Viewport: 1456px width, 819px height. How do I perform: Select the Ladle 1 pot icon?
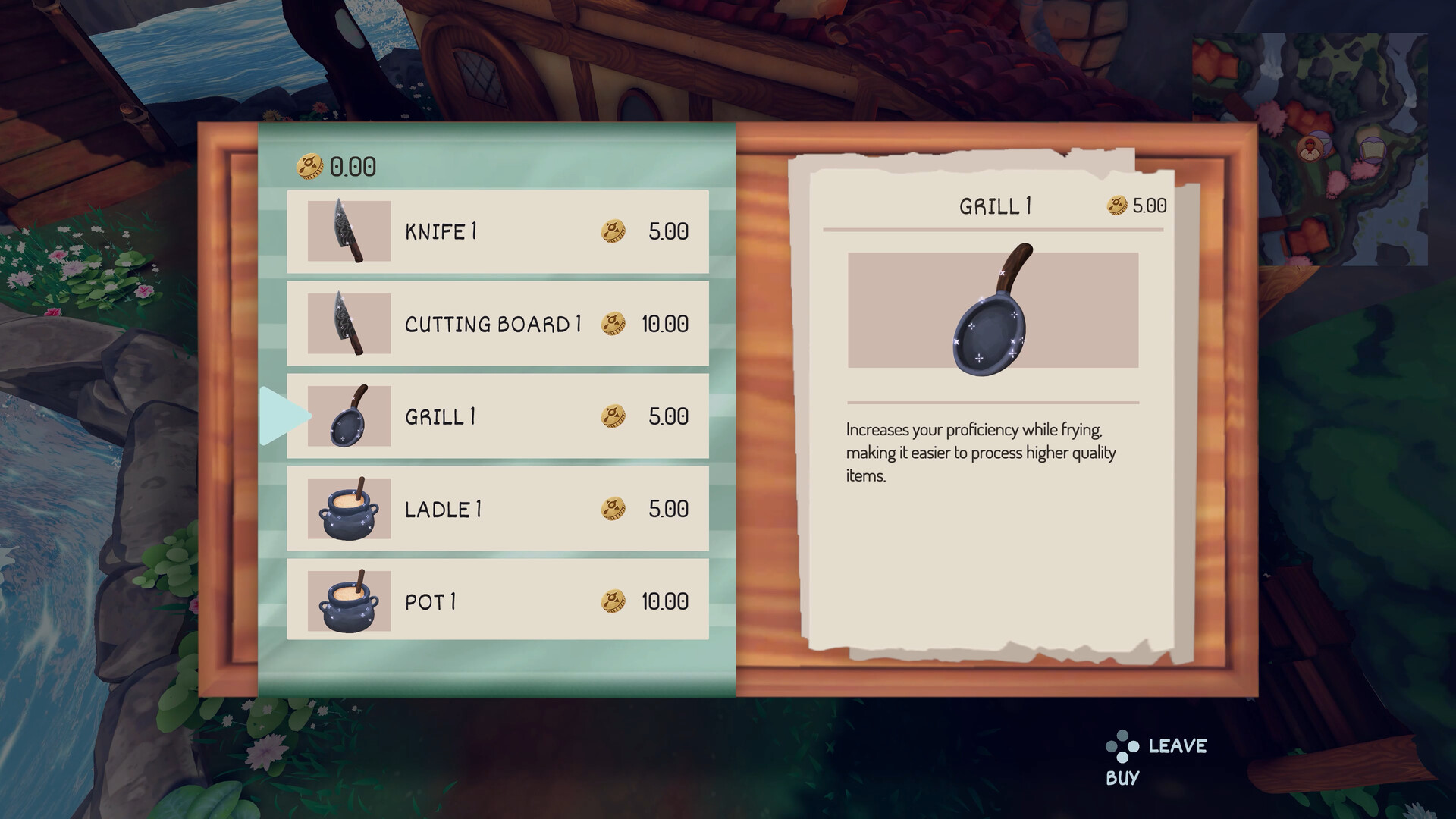(x=348, y=510)
